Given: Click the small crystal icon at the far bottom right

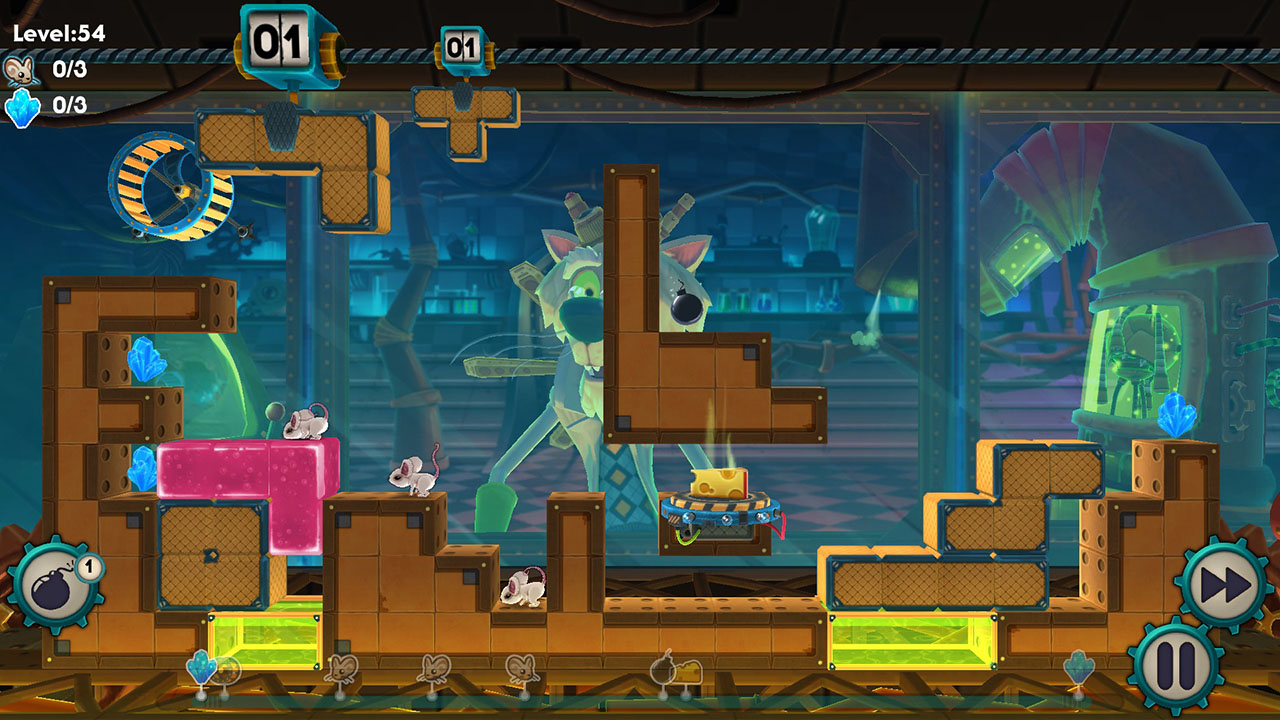Looking at the screenshot, I should point(1079,666).
